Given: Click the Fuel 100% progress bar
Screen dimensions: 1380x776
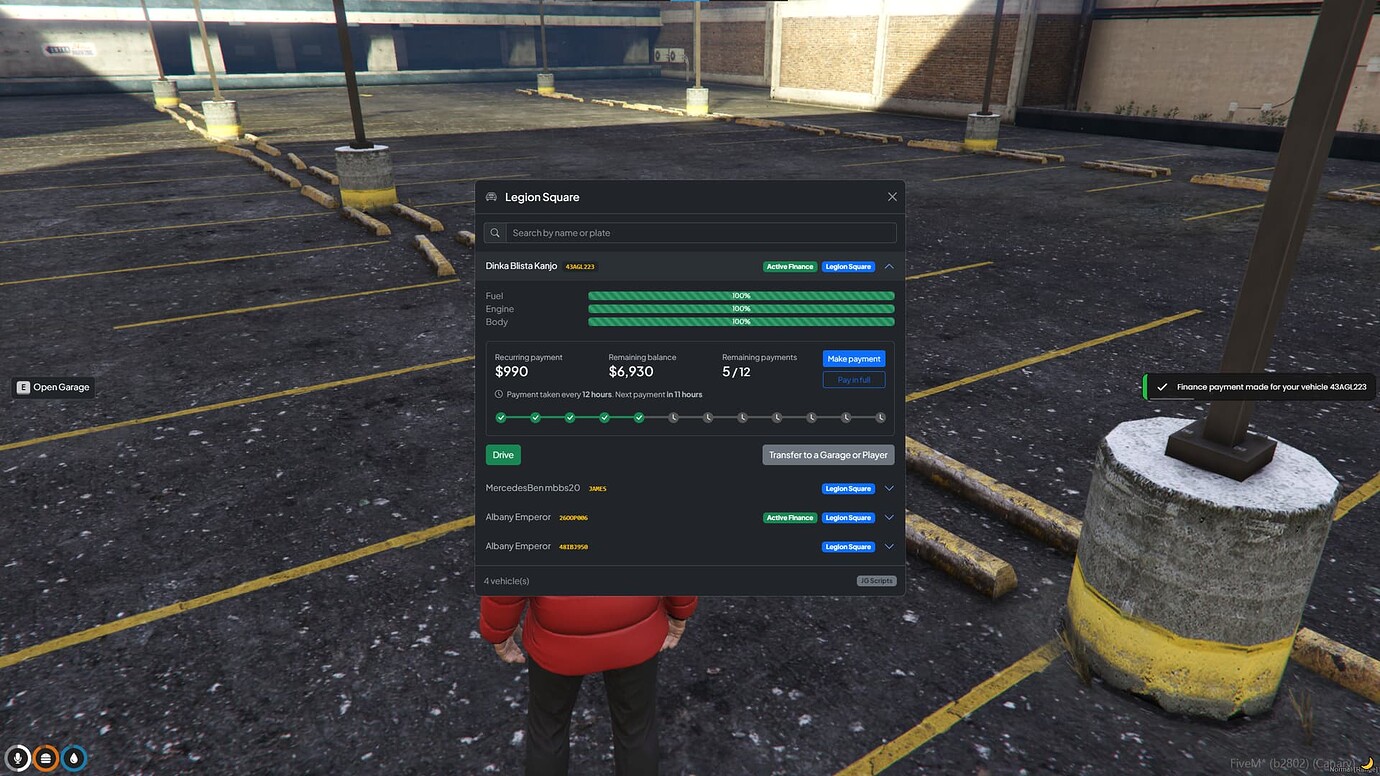Looking at the screenshot, I should (740, 295).
